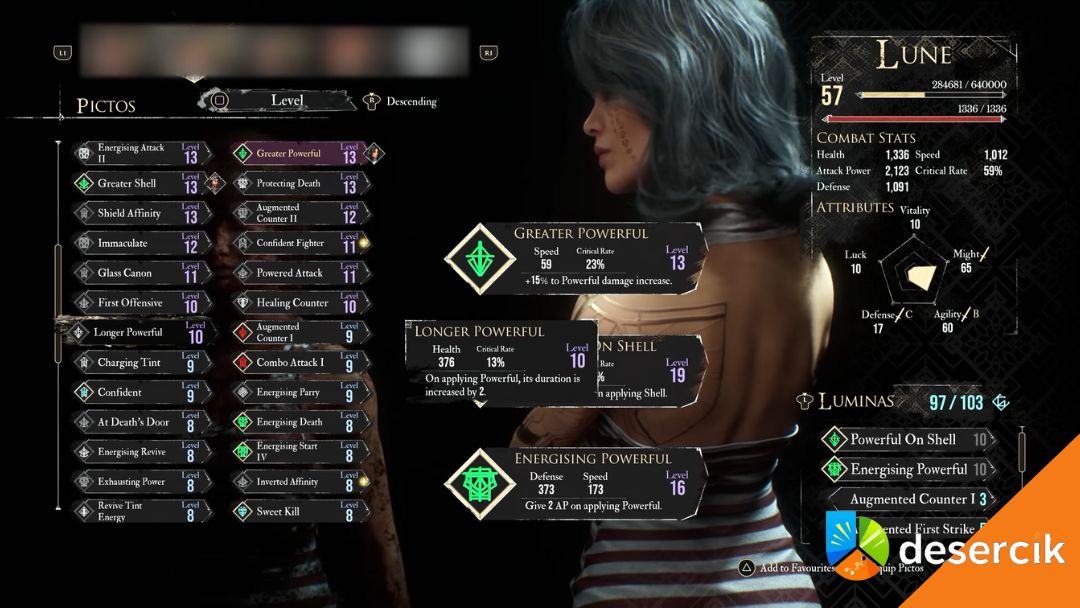Select Augmented Counter I in Luminas
The height and width of the screenshot is (608, 1080).
tap(910, 499)
